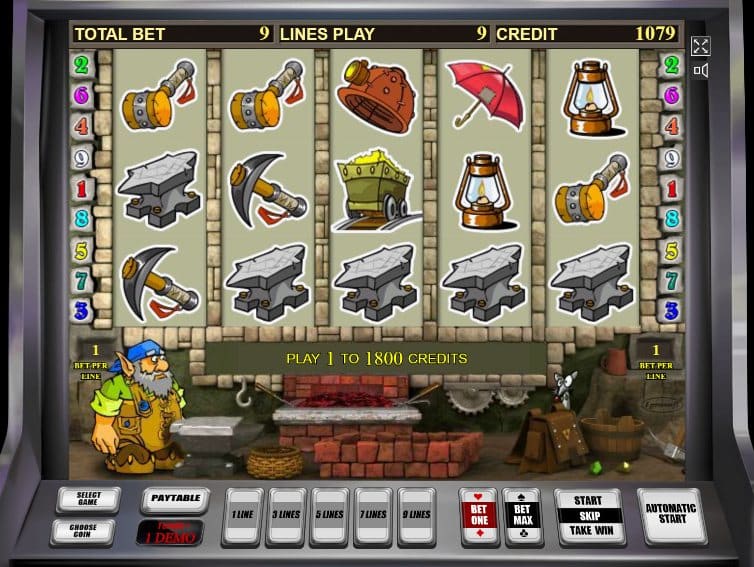The width and height of the screenshot is (754, 567).
Task: Click the Choose Coin button
Action: [82, 532]
